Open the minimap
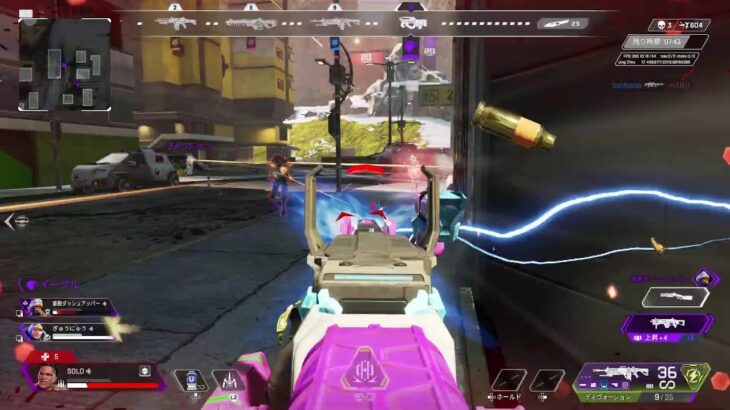This screenshot has width=730, height=410. coord(65,63)
